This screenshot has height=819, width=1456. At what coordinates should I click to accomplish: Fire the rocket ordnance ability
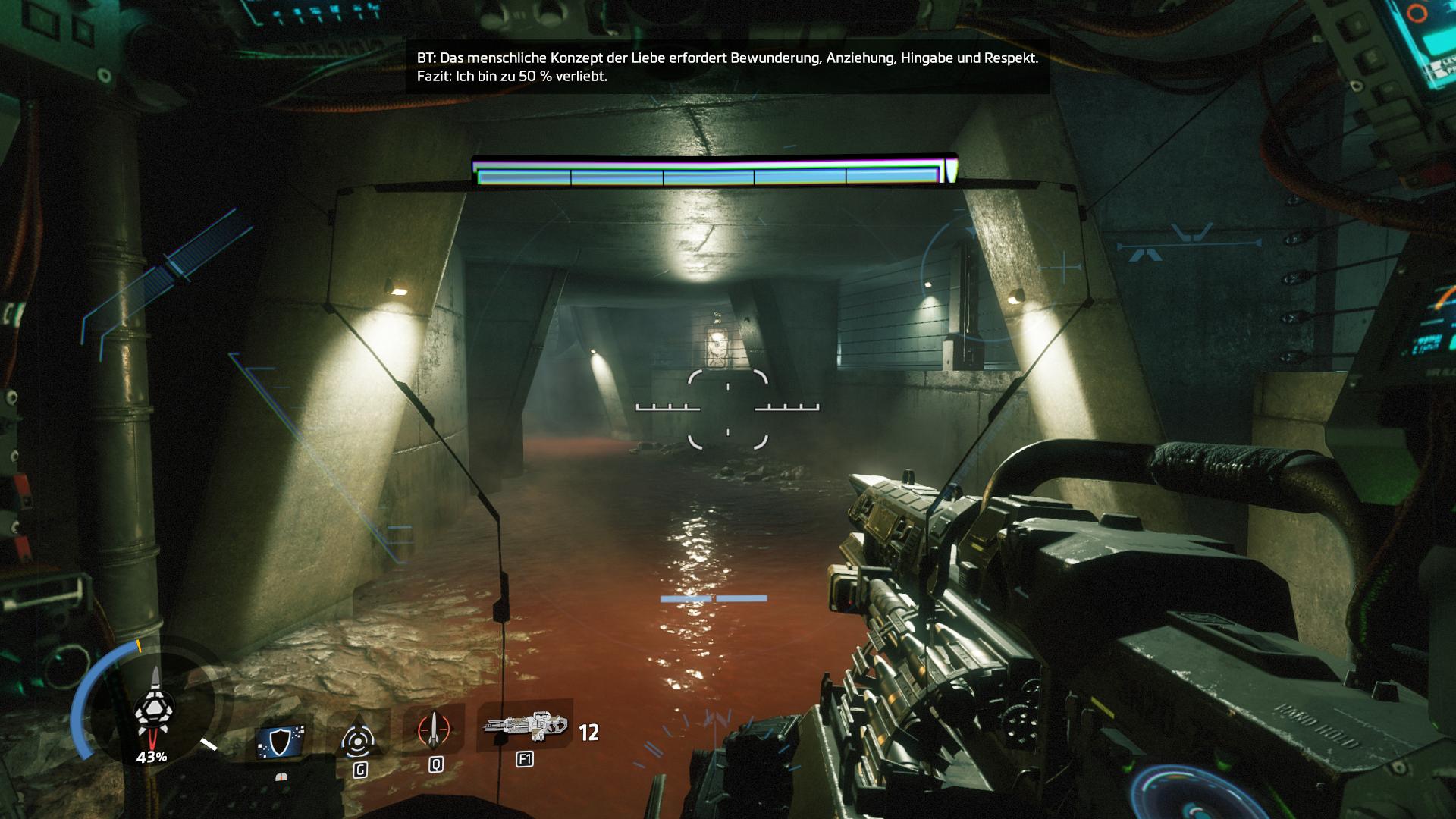[435, 730]
